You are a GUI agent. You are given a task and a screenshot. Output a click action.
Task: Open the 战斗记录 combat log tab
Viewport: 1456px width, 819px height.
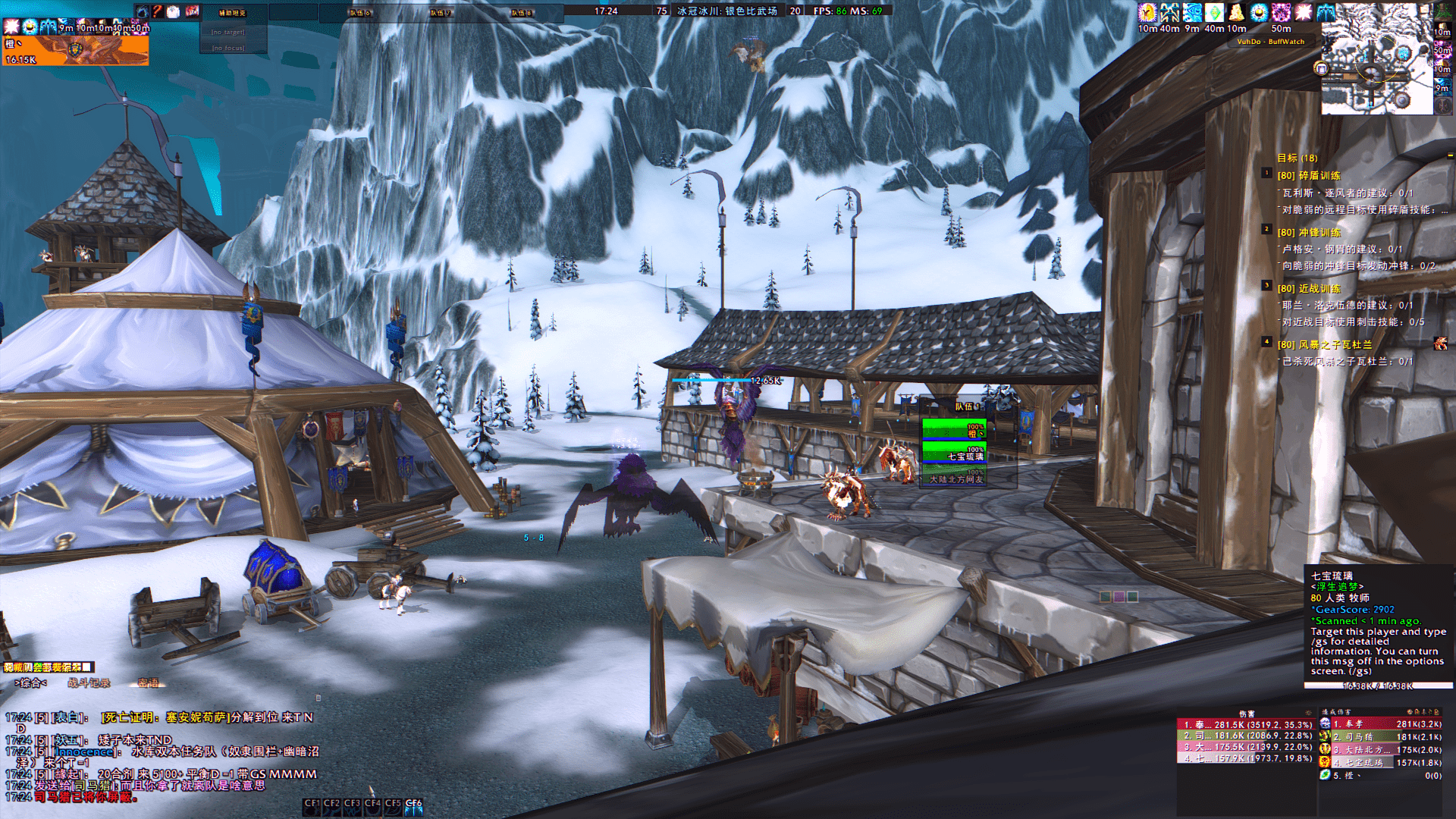tap(89, 683)
